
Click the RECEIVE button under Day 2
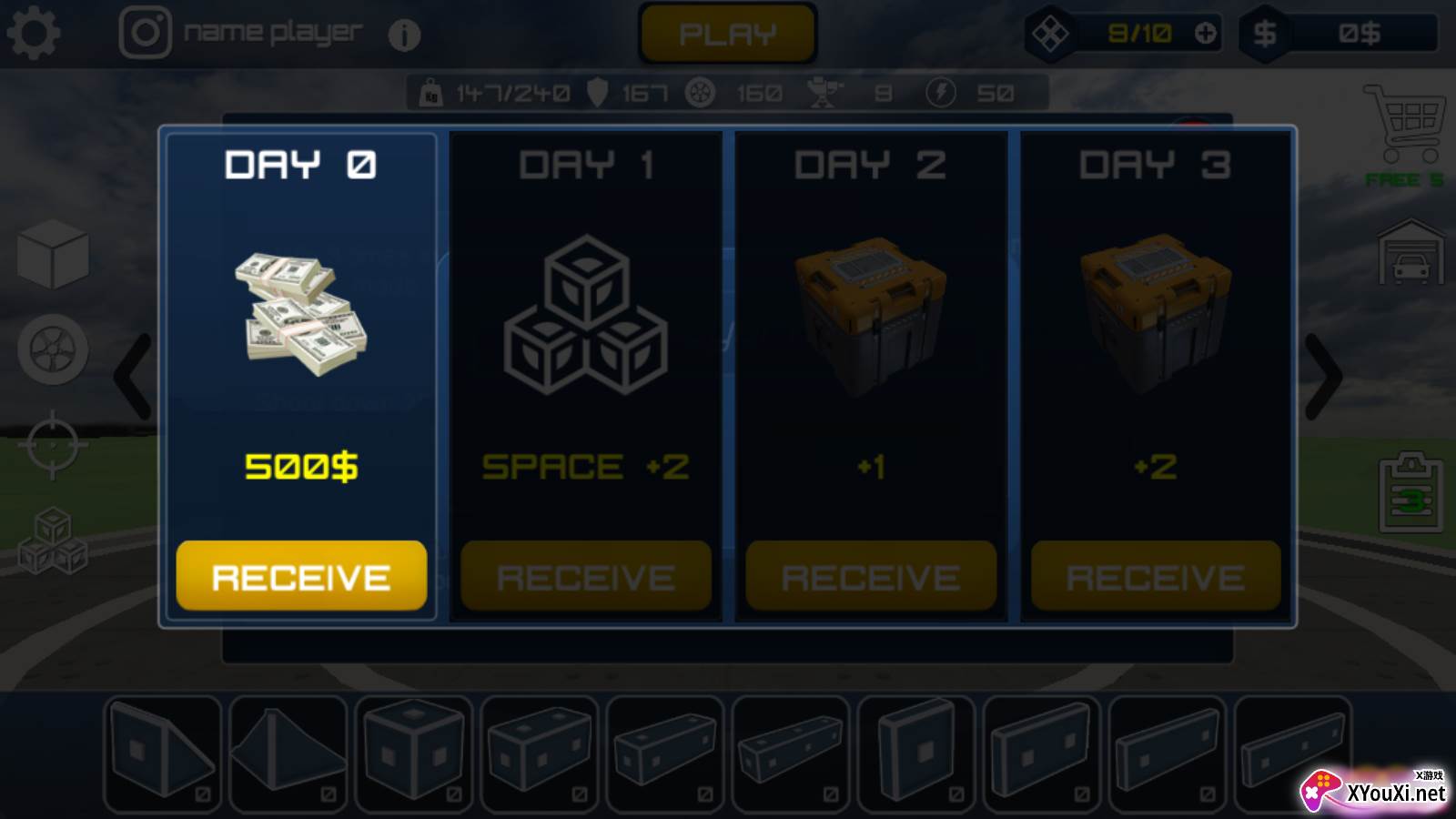pos(871,576)
